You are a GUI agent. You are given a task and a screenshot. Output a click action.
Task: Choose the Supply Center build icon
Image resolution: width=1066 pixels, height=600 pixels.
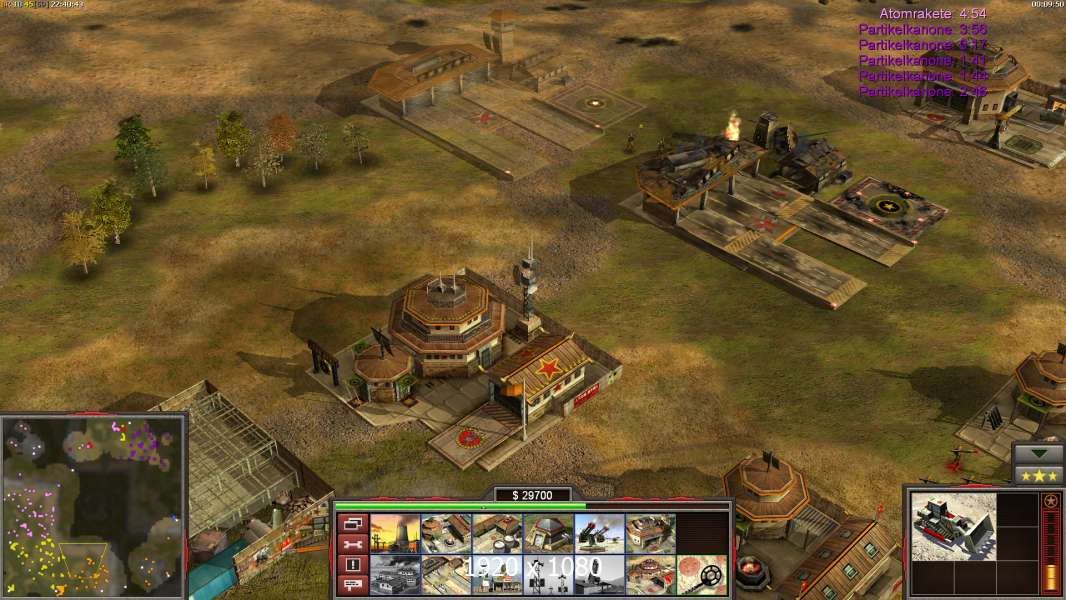pos(497,534)
